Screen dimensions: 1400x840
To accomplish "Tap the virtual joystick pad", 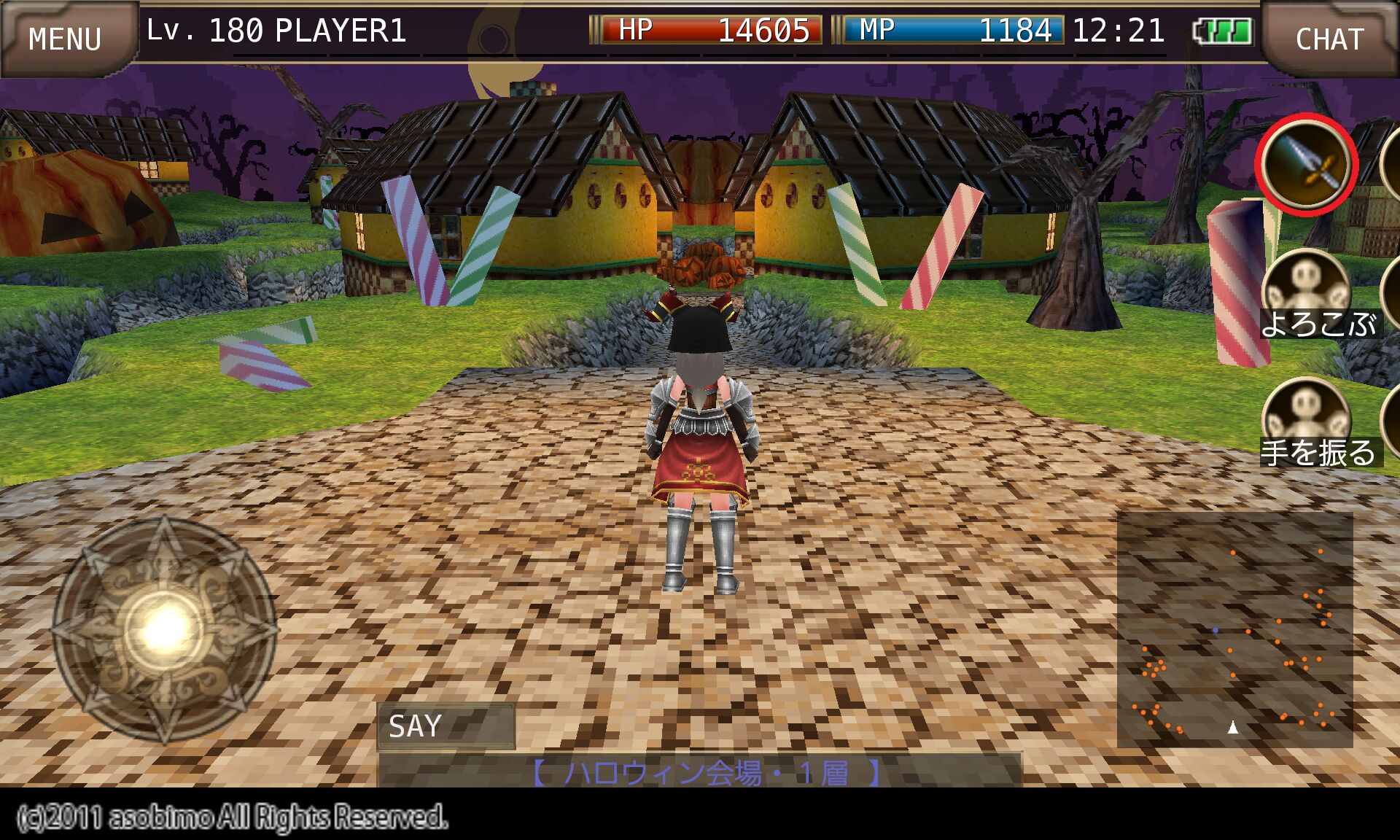I will (165, 629).
